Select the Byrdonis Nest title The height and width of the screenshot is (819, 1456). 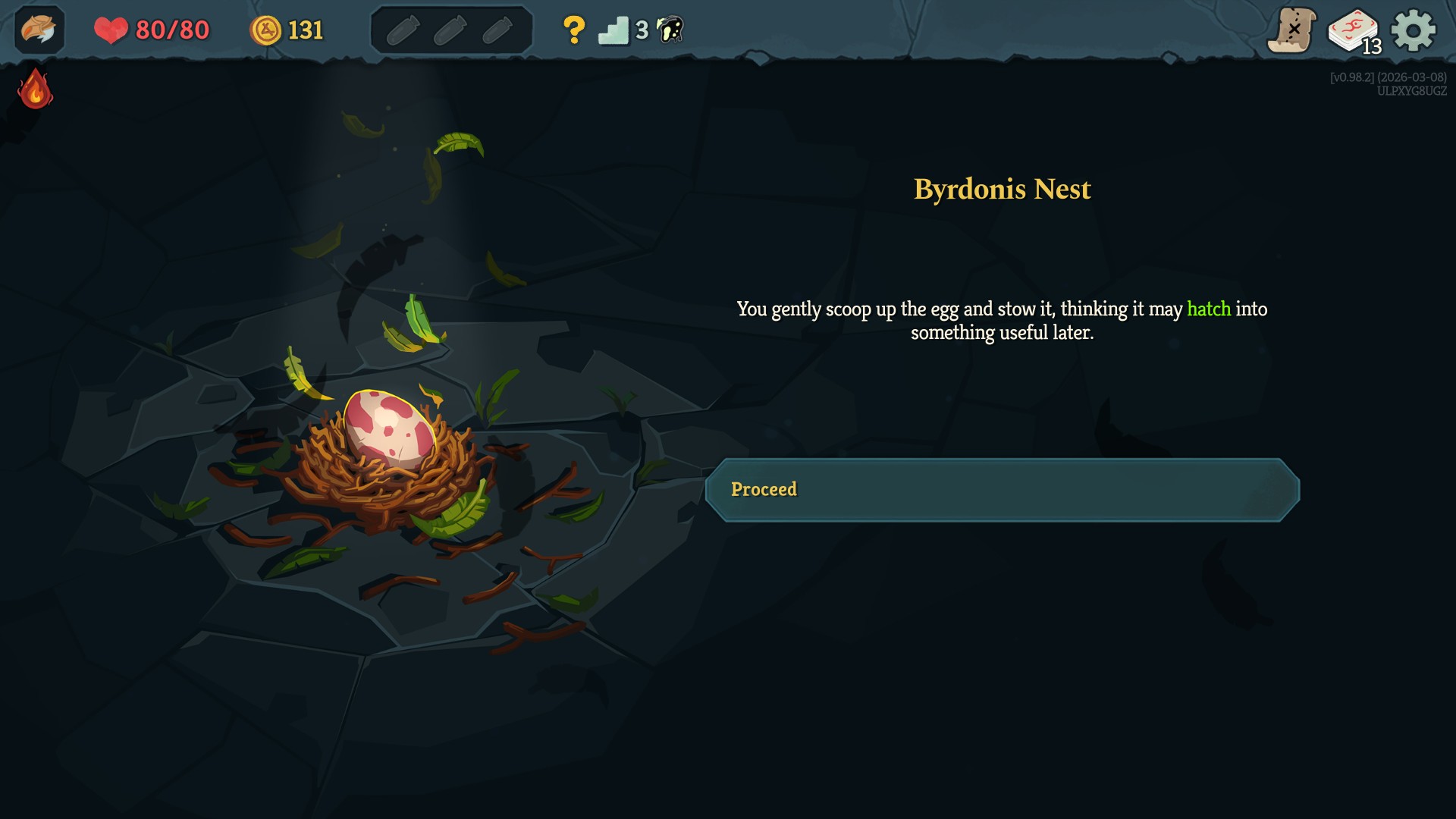pyautogui.click(x=1002, y=190)
